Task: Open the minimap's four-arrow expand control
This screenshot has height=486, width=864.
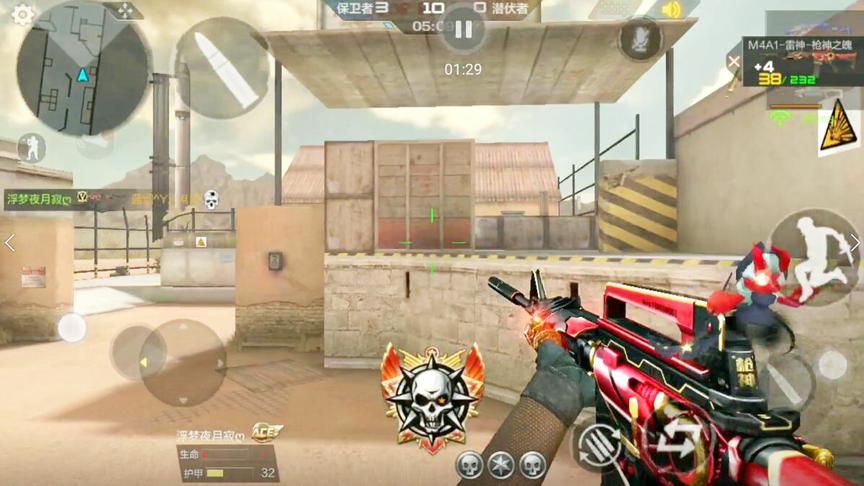Action: [x=123, y=11]
